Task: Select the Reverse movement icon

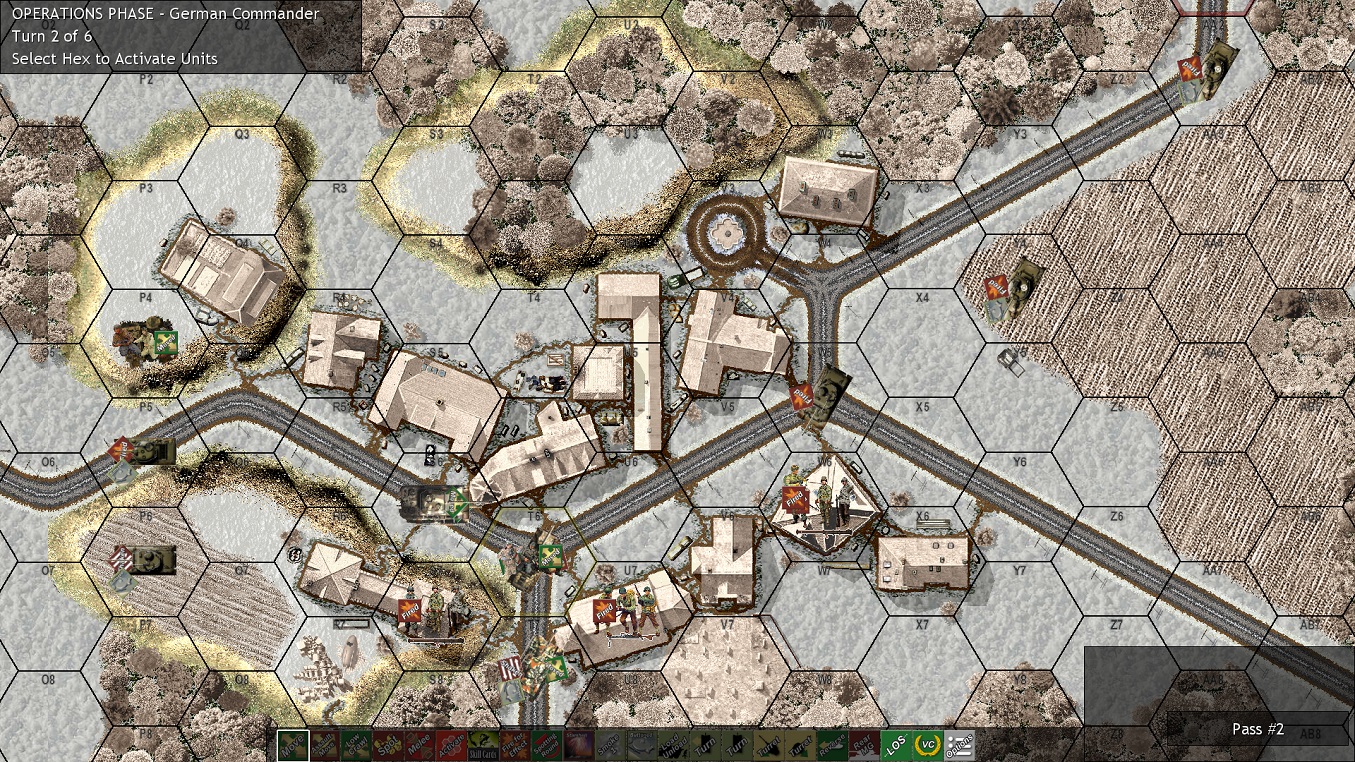Action: [832, 744]
